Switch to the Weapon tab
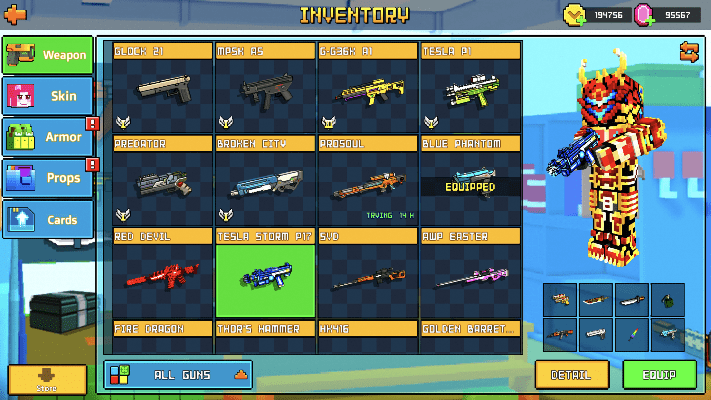Screen dimensions: 711x400 (x=48, y=56)
